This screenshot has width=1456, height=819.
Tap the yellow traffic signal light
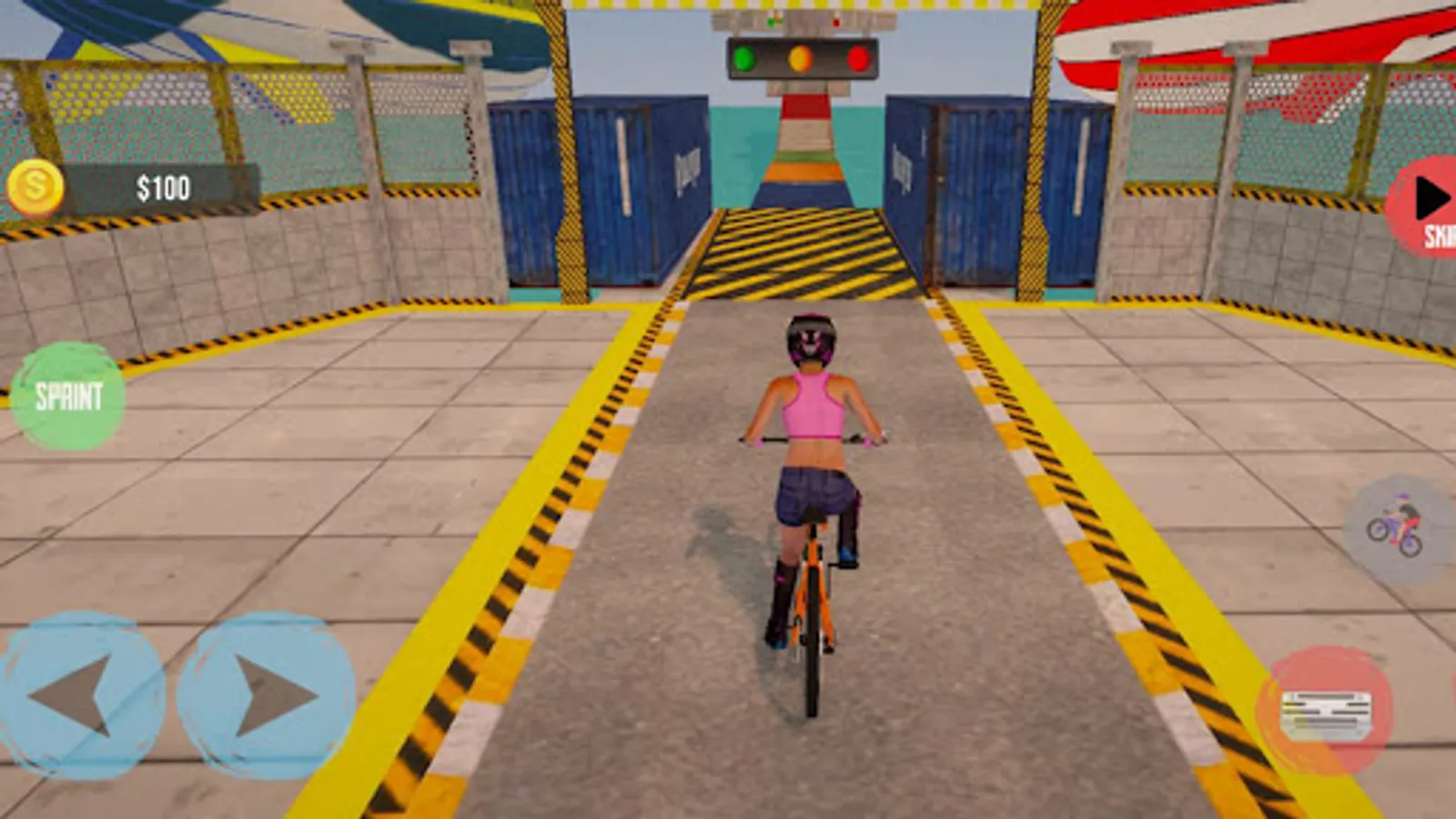tap(799, 57)
